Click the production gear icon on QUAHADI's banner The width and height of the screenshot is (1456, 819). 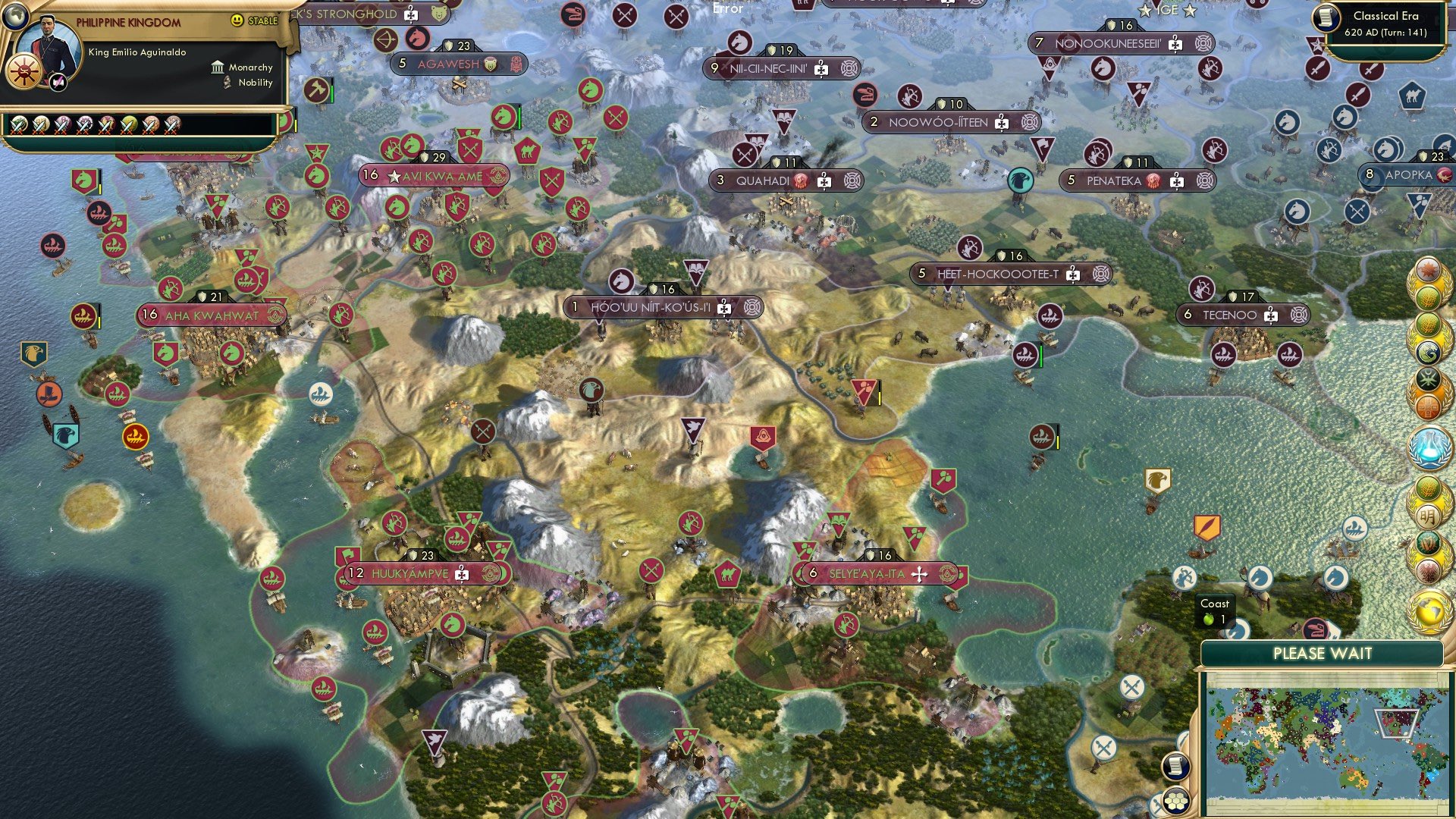(x=852, y=180)
